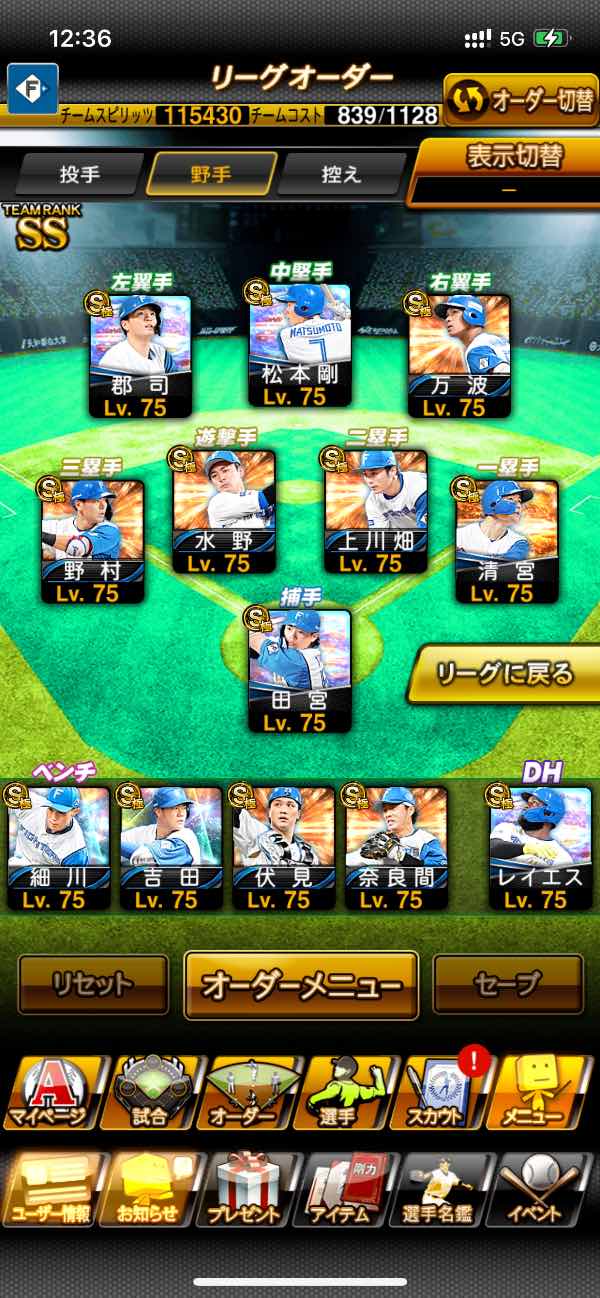
Task: Click the リセット button
Action: (93, 984)
